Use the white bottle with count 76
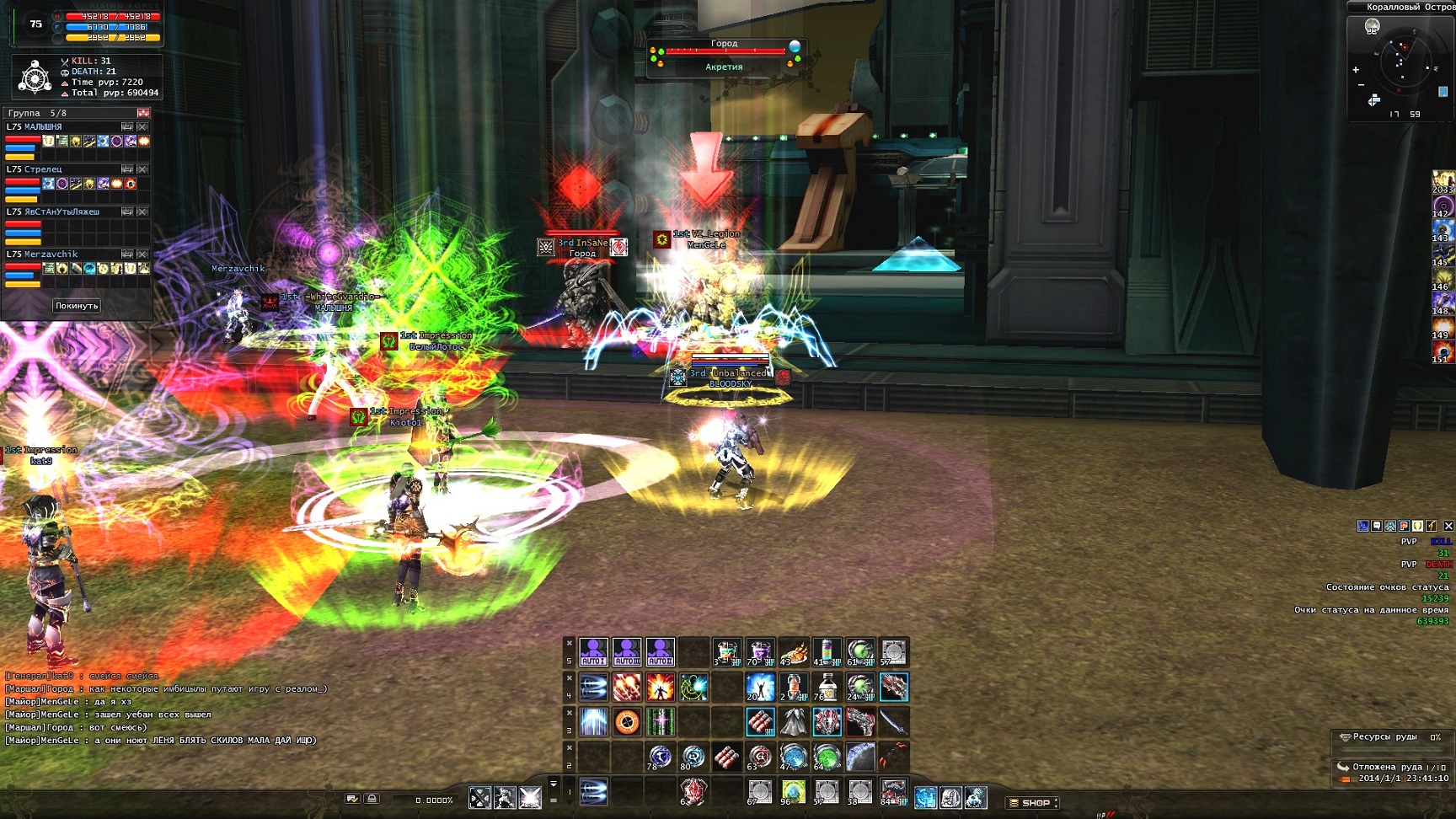 (x=827, y=687)
